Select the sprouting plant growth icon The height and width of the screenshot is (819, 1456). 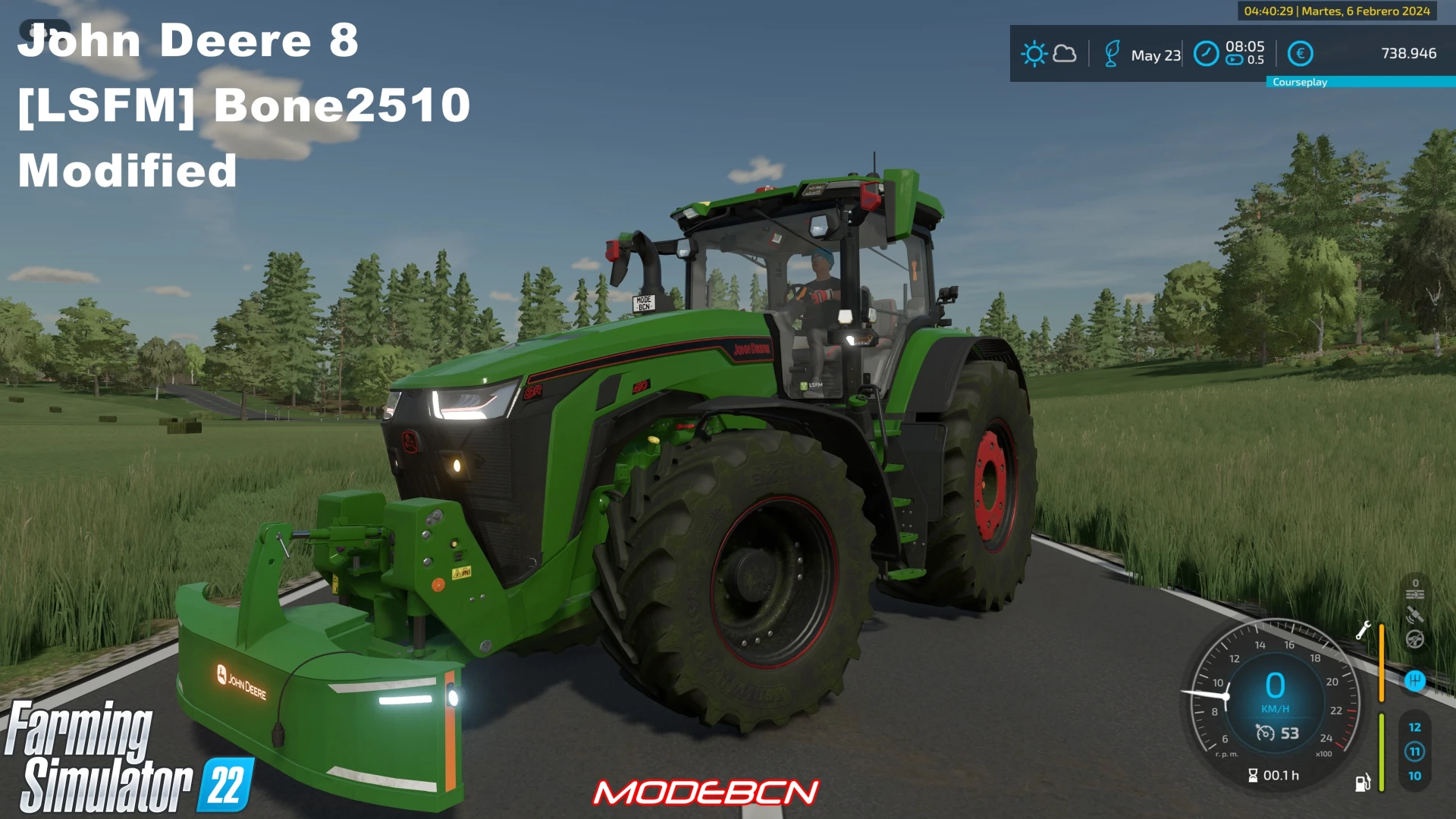coord(1113,53)
